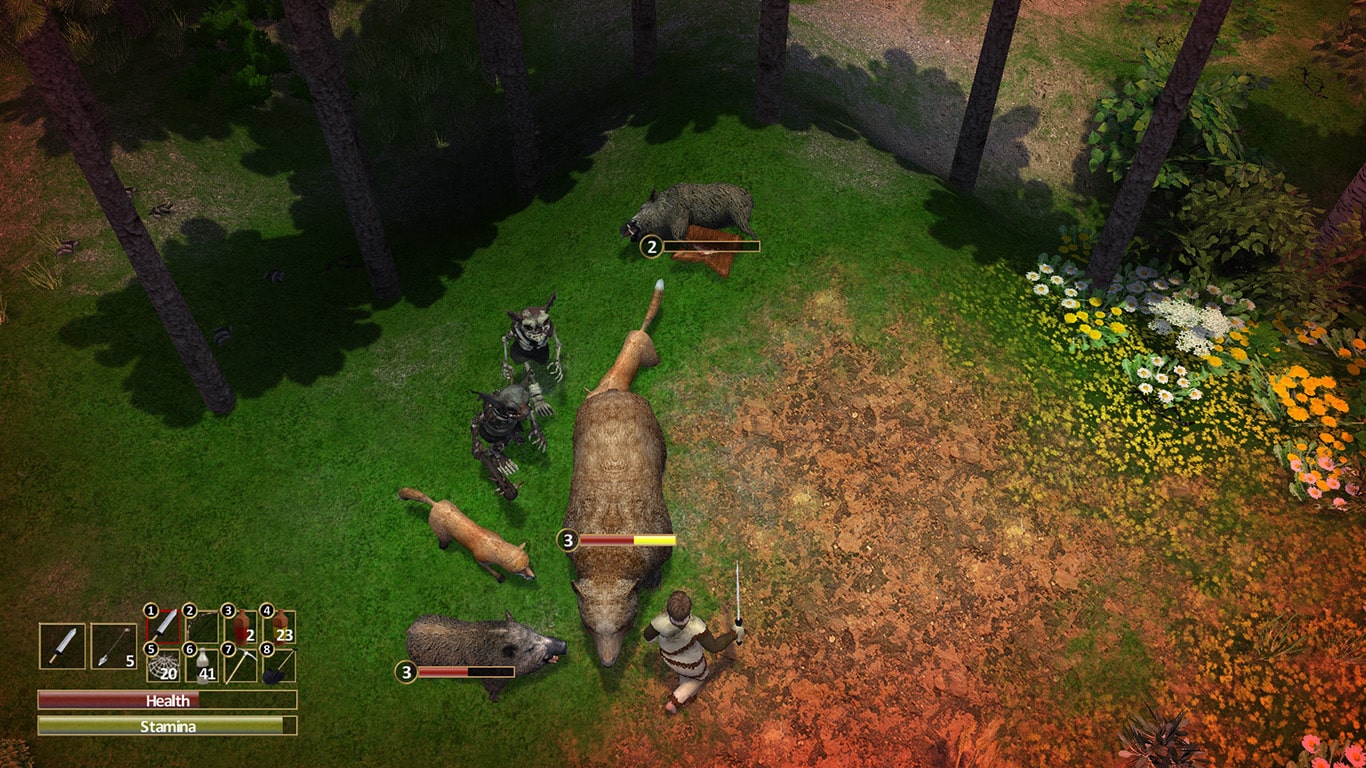The width and height of the screenshot is (1366, 768).
Task: Click the large equipped sword weapon slot
Action: 62,646
